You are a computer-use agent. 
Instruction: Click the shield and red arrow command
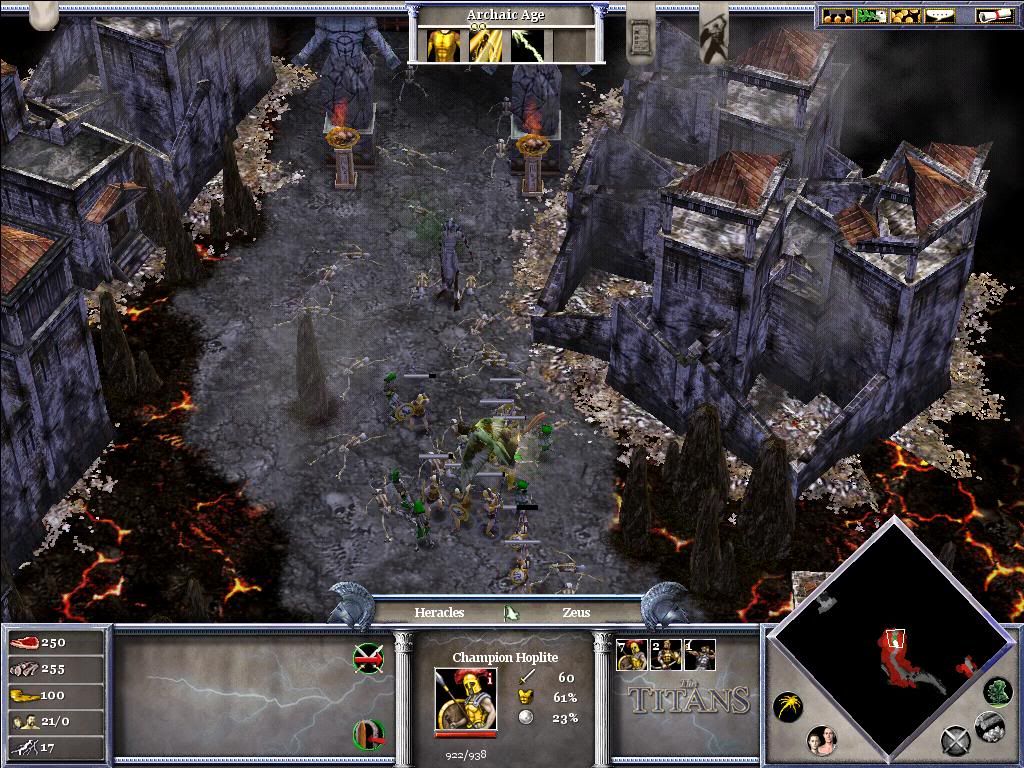coord(368,735)
